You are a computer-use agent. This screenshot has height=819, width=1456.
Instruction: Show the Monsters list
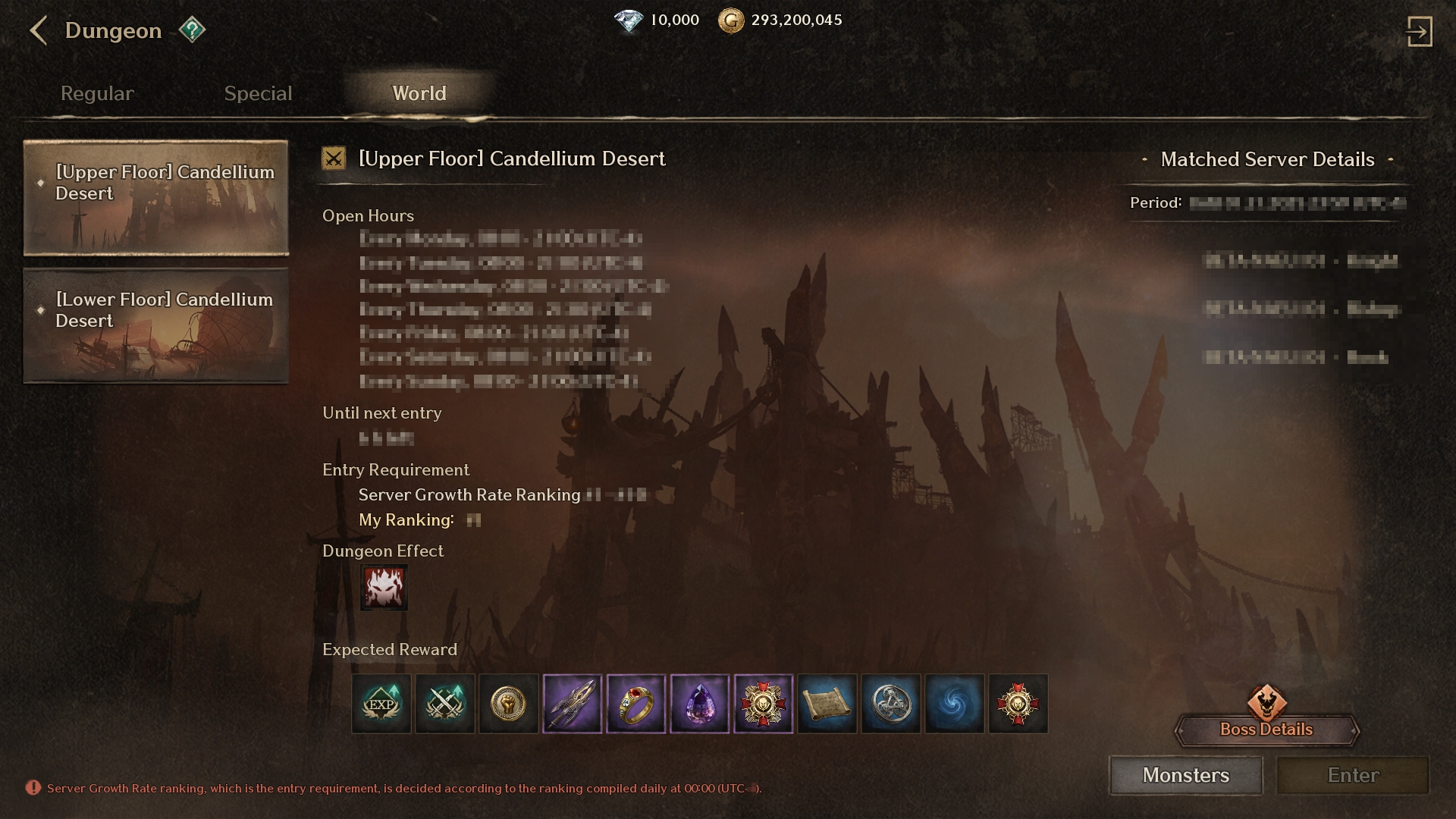coord(1186,775)
